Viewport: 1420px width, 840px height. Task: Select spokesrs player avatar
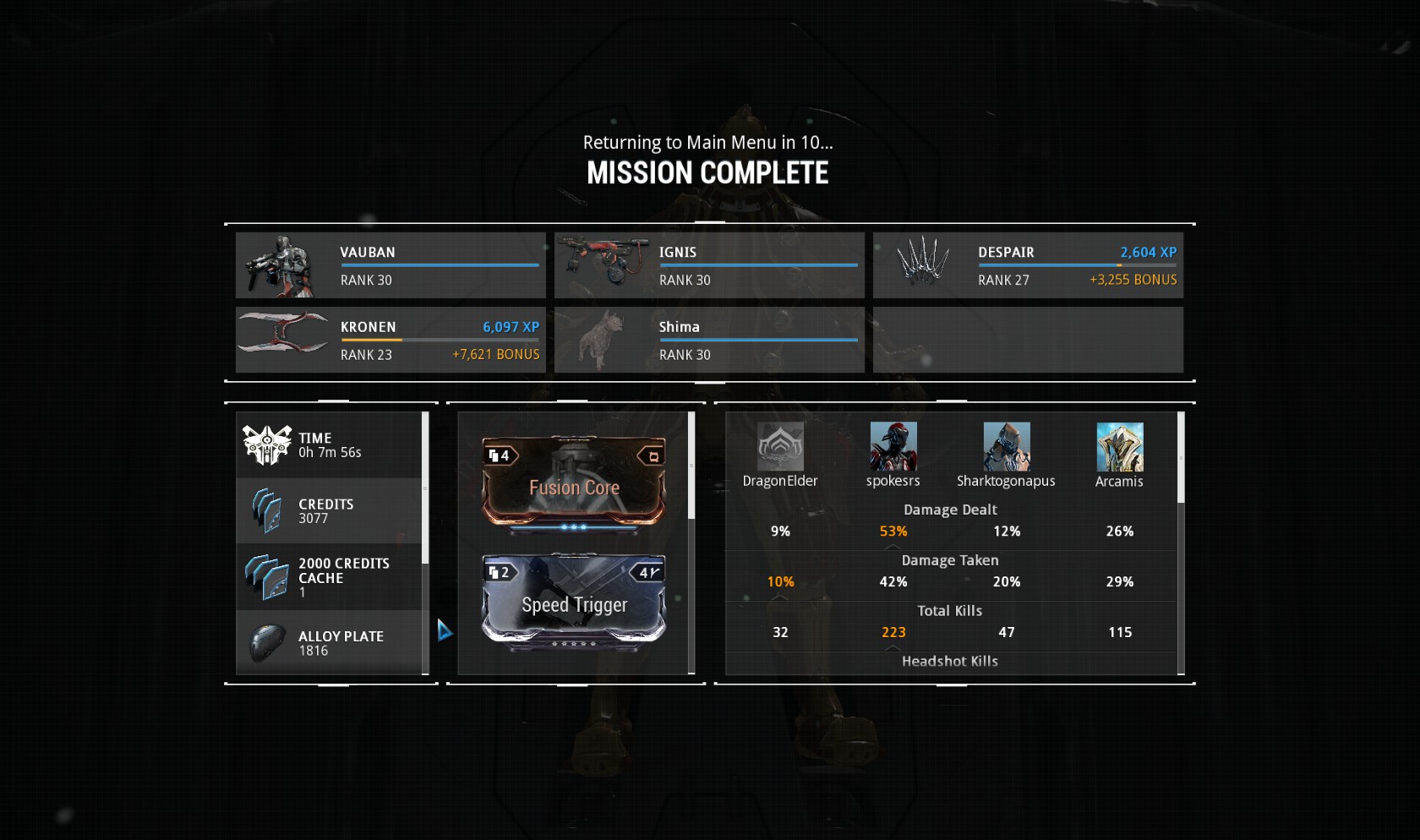click(893, 447)
